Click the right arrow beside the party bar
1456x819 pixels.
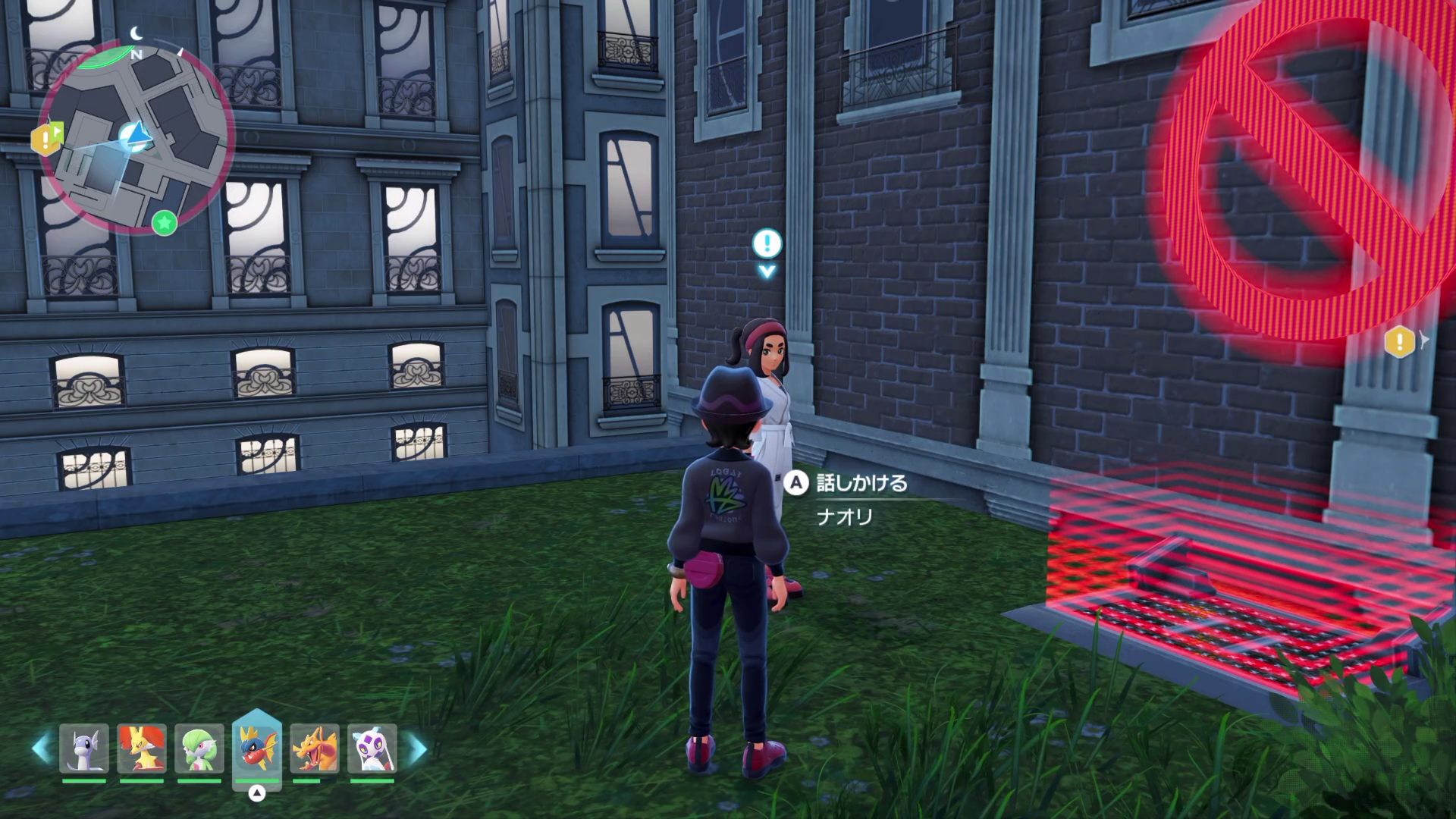417,748
